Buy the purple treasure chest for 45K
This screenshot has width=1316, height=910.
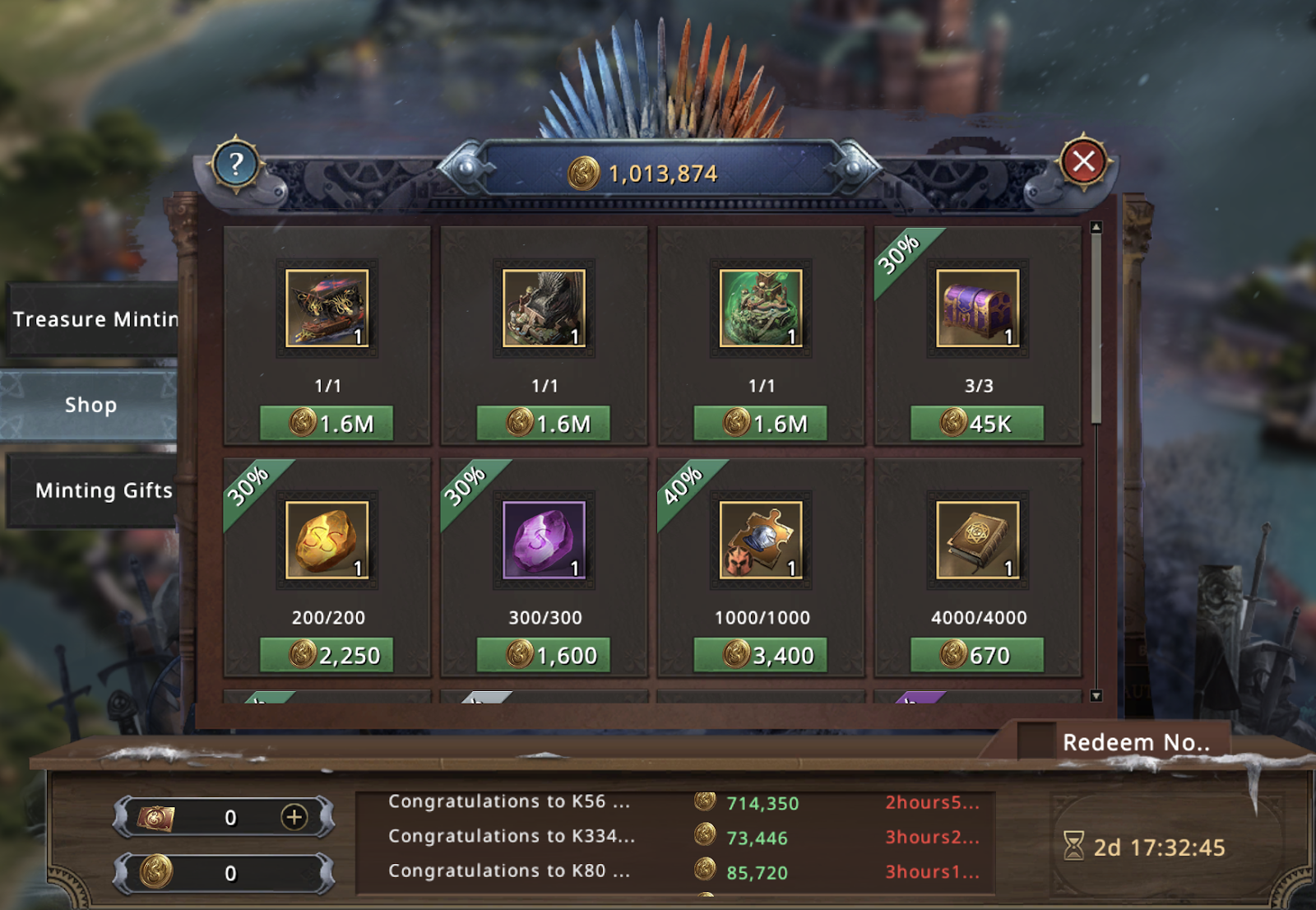pos(977,424)
